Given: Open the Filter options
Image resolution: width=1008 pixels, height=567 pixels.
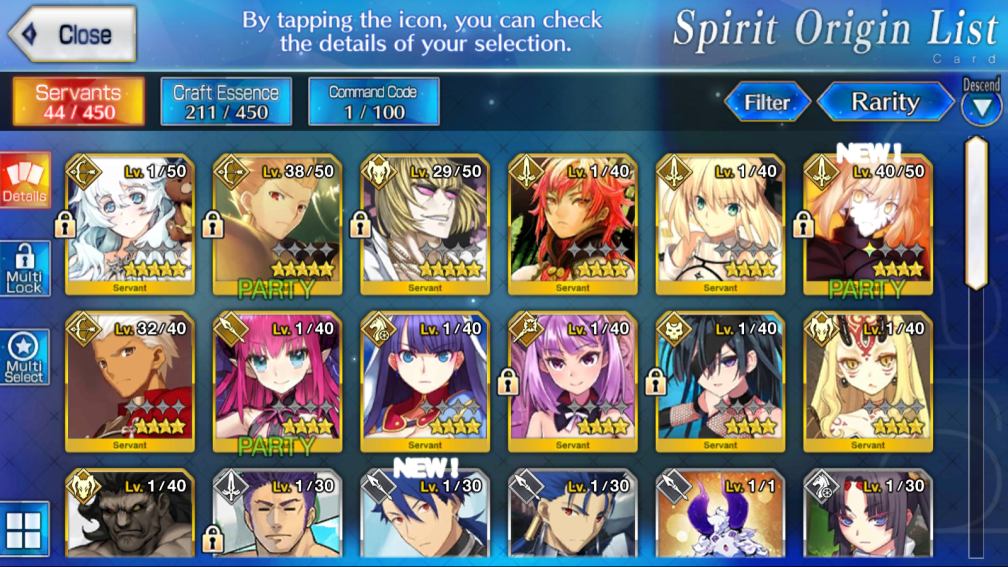Looking at the screenshot, I should pos(767,102).
